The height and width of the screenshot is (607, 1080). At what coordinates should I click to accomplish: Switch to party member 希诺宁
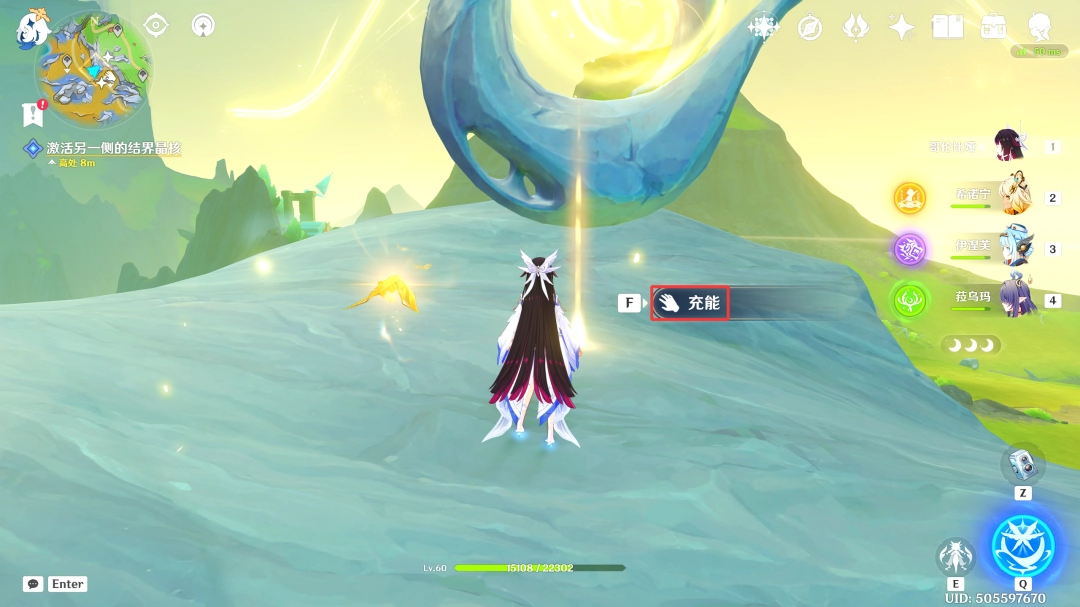pos(1013,197)
